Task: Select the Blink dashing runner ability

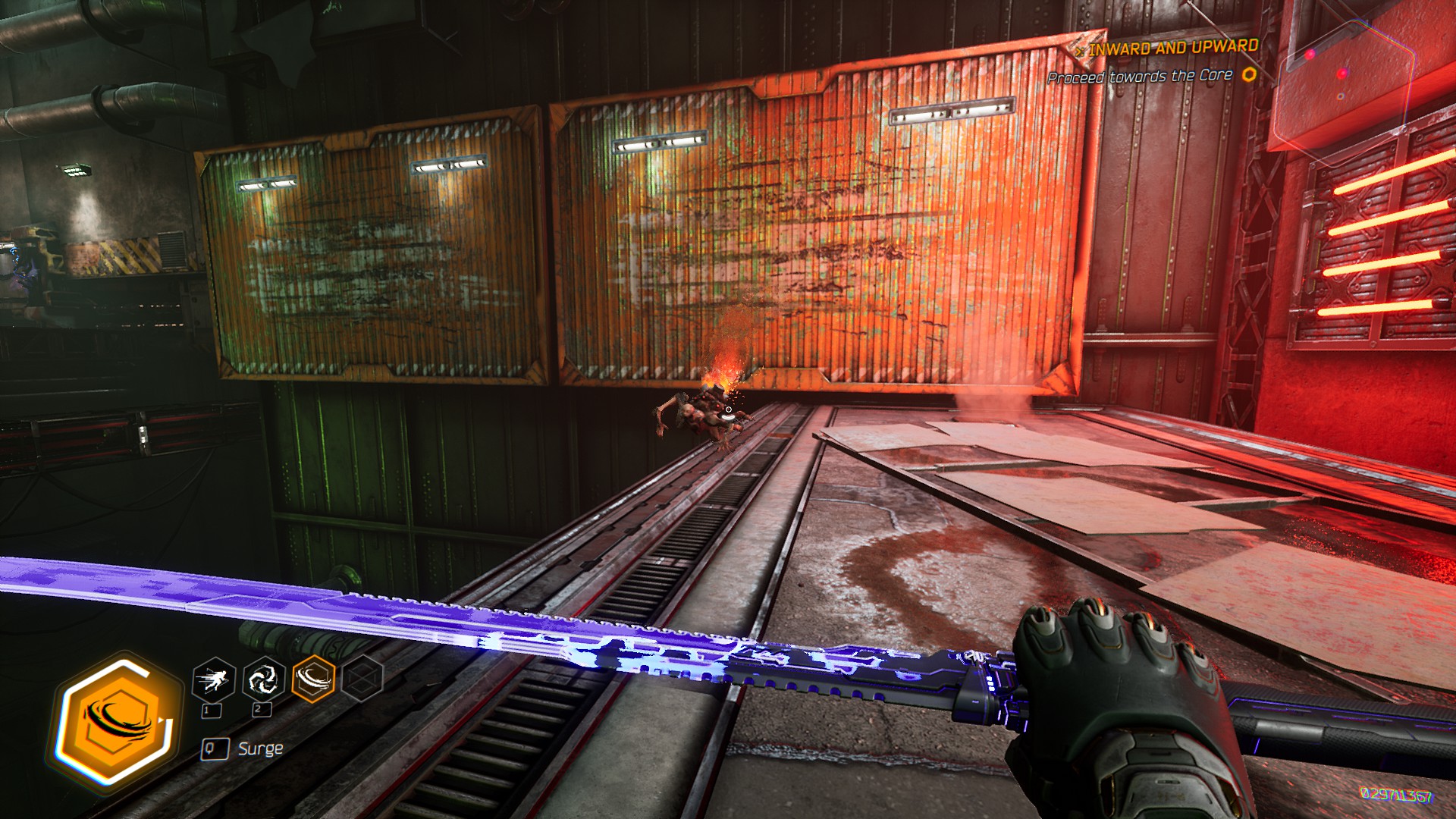Action: pos(213,679)
